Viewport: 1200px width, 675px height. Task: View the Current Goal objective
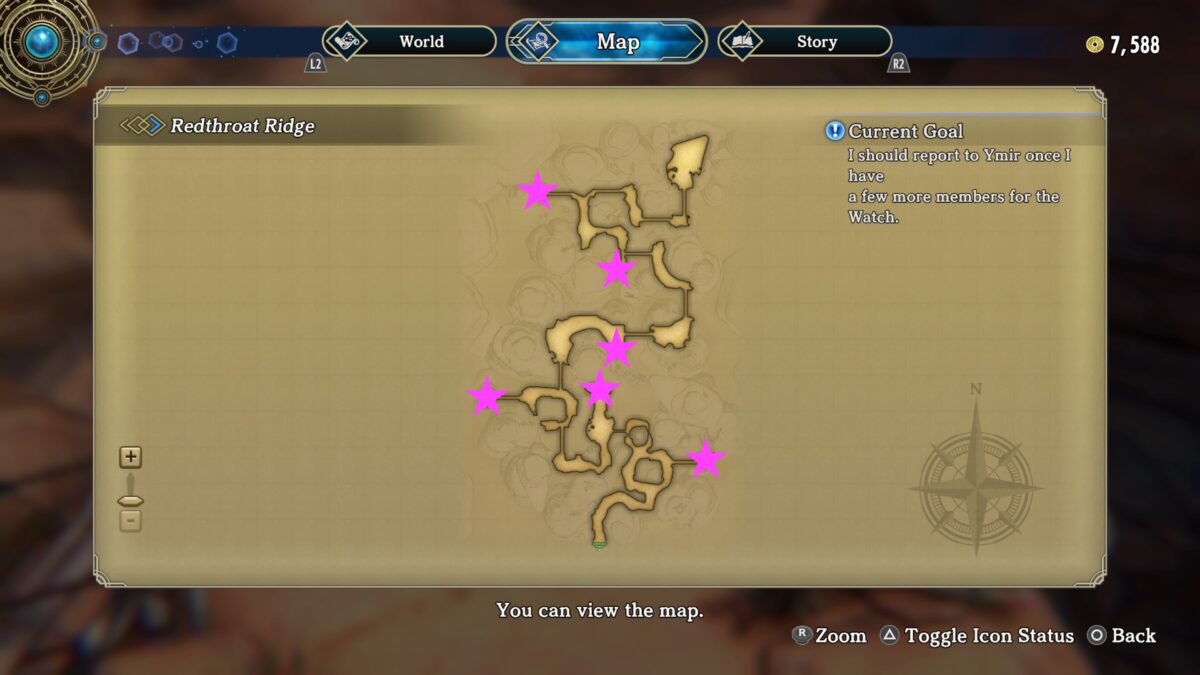[905, 131]
